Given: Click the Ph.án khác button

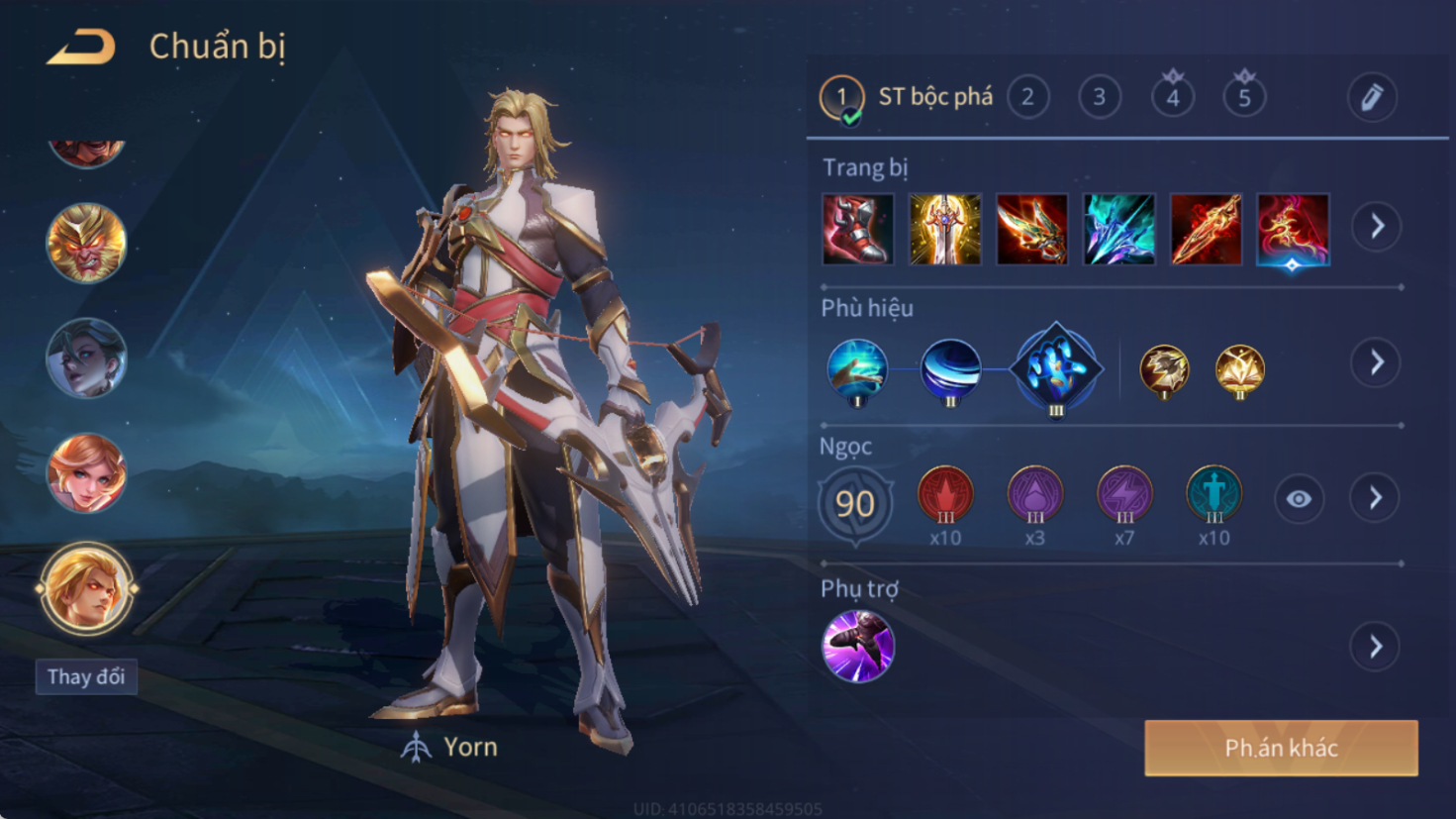Looking at the screenshot, I should click(x=1281, y=748).
